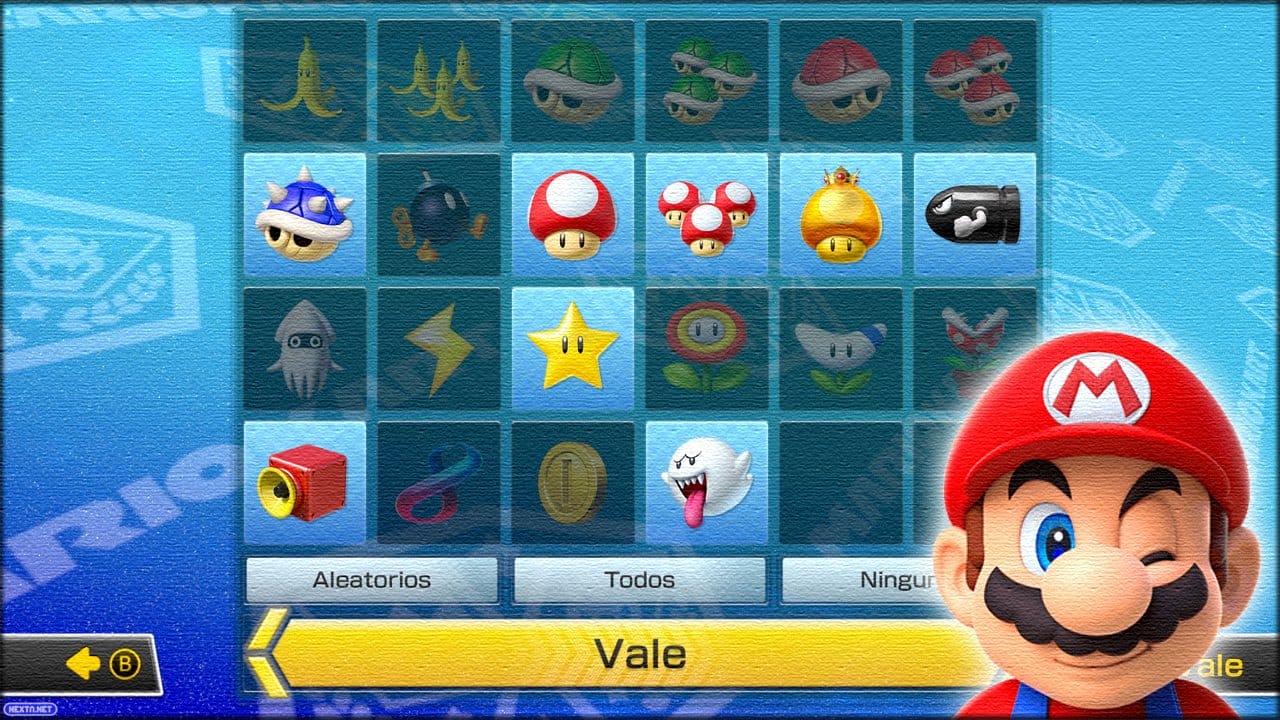Screen dimensions: 1280x720
Task: Toggle the Fire Flower item
Action: (707, 347)
